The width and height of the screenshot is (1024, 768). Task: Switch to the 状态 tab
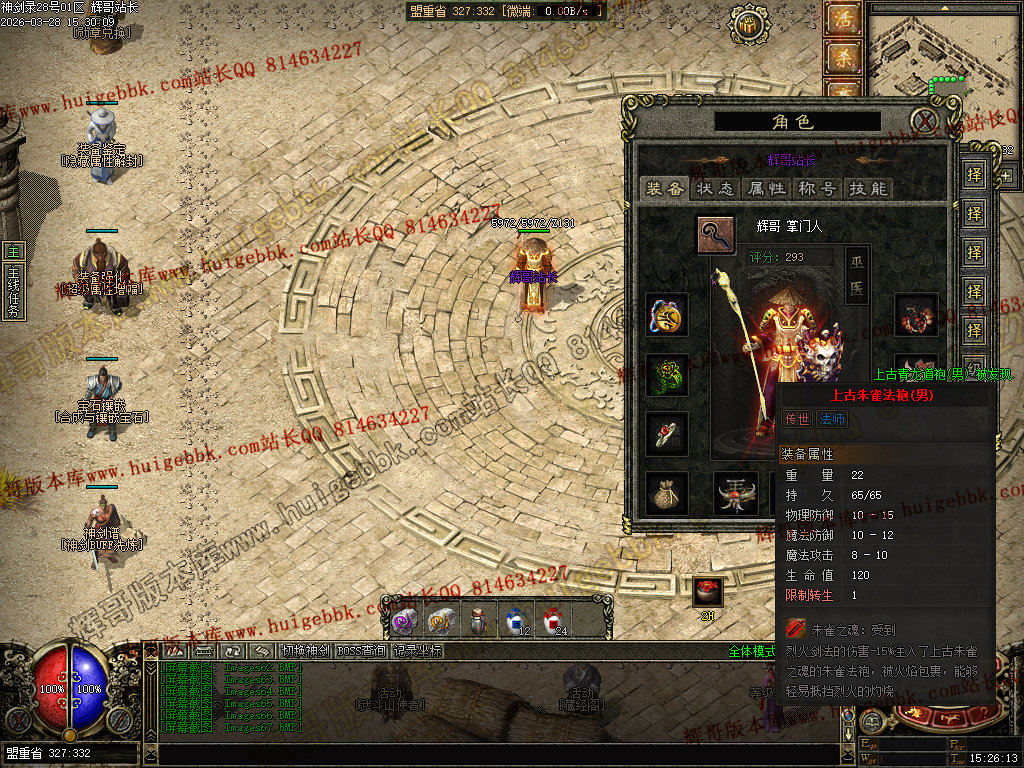(x=716, y=188)
